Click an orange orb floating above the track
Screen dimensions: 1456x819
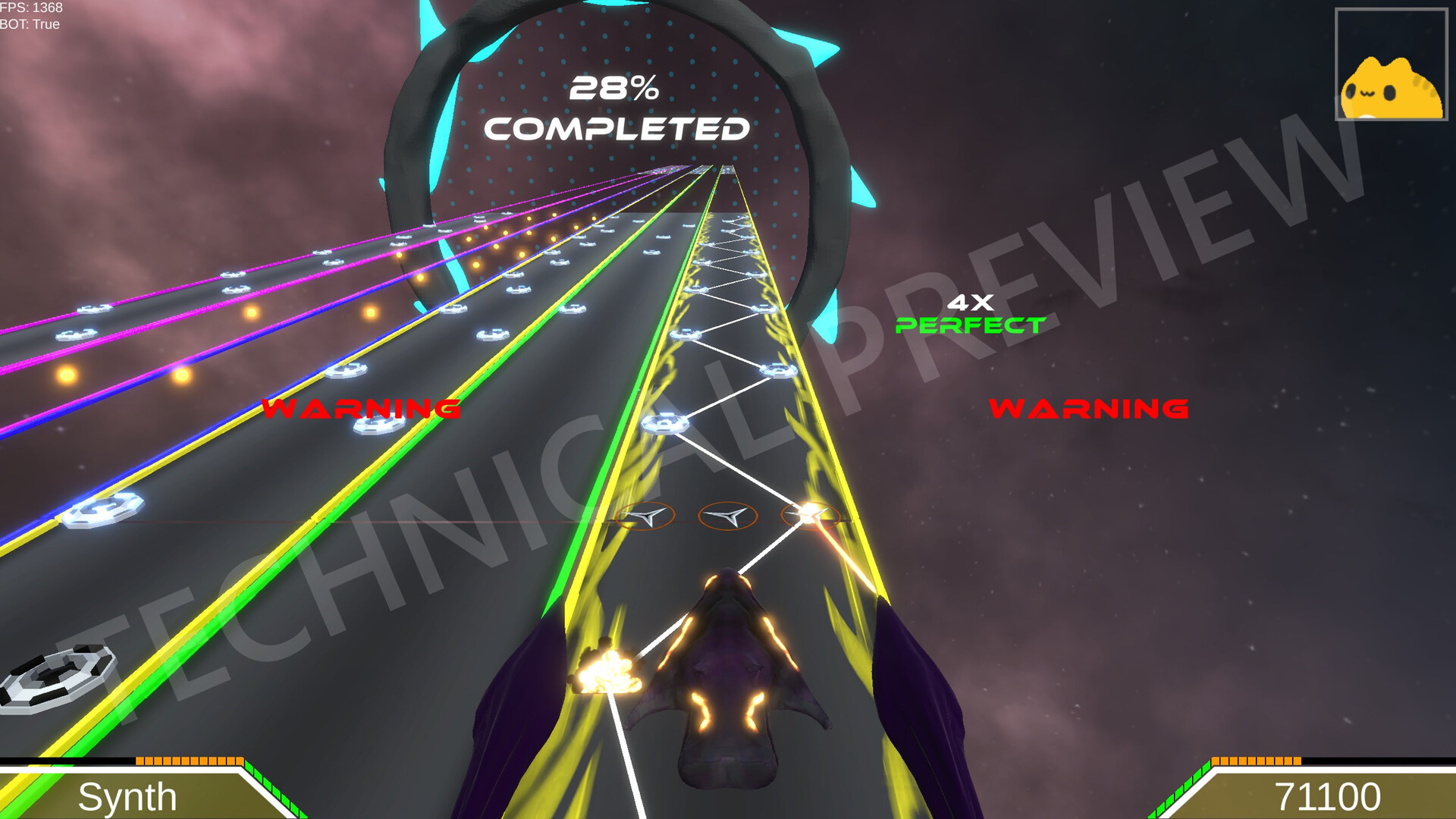(249, 312)
